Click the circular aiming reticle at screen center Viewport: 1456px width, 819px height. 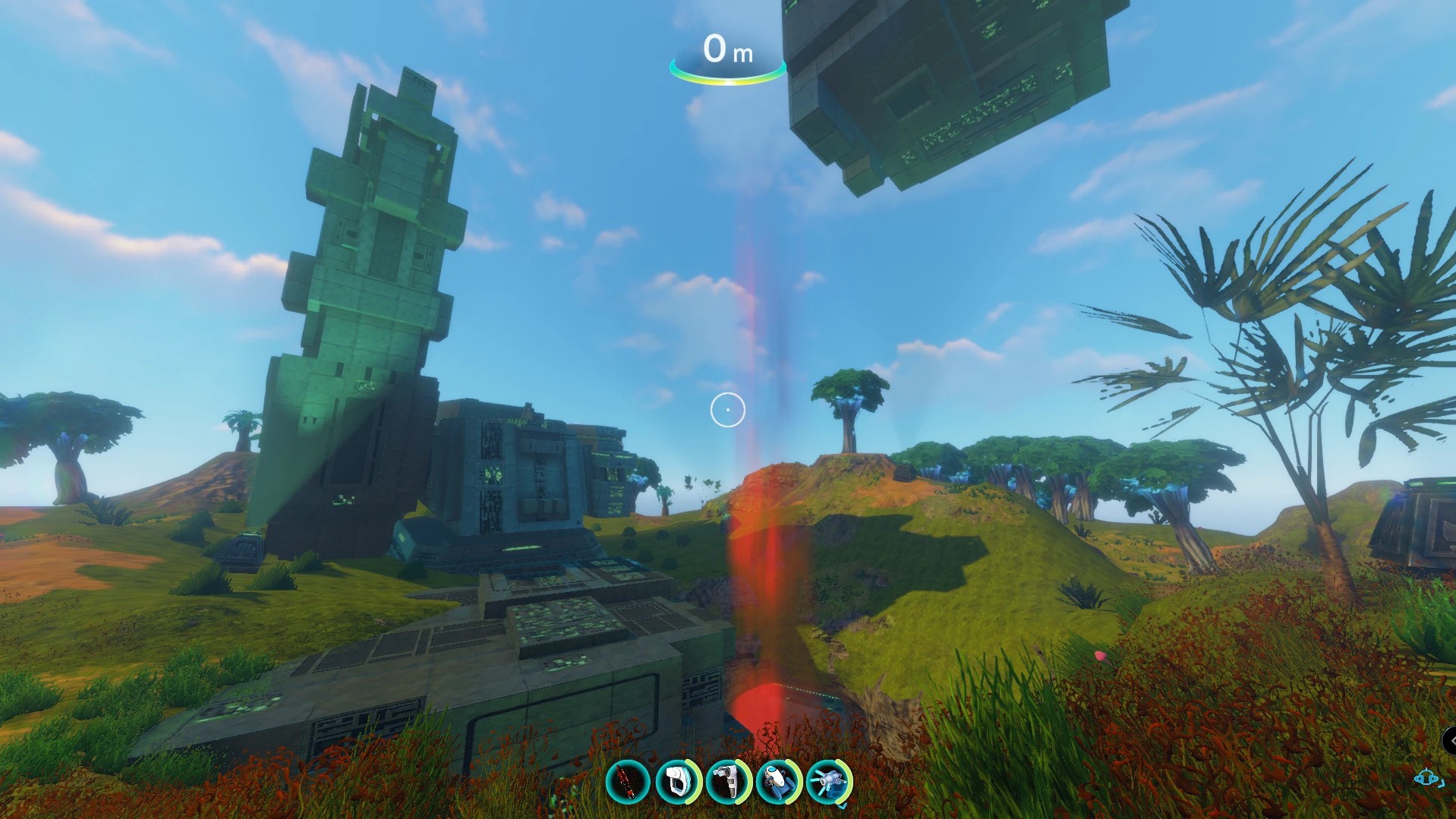[727, 408]
